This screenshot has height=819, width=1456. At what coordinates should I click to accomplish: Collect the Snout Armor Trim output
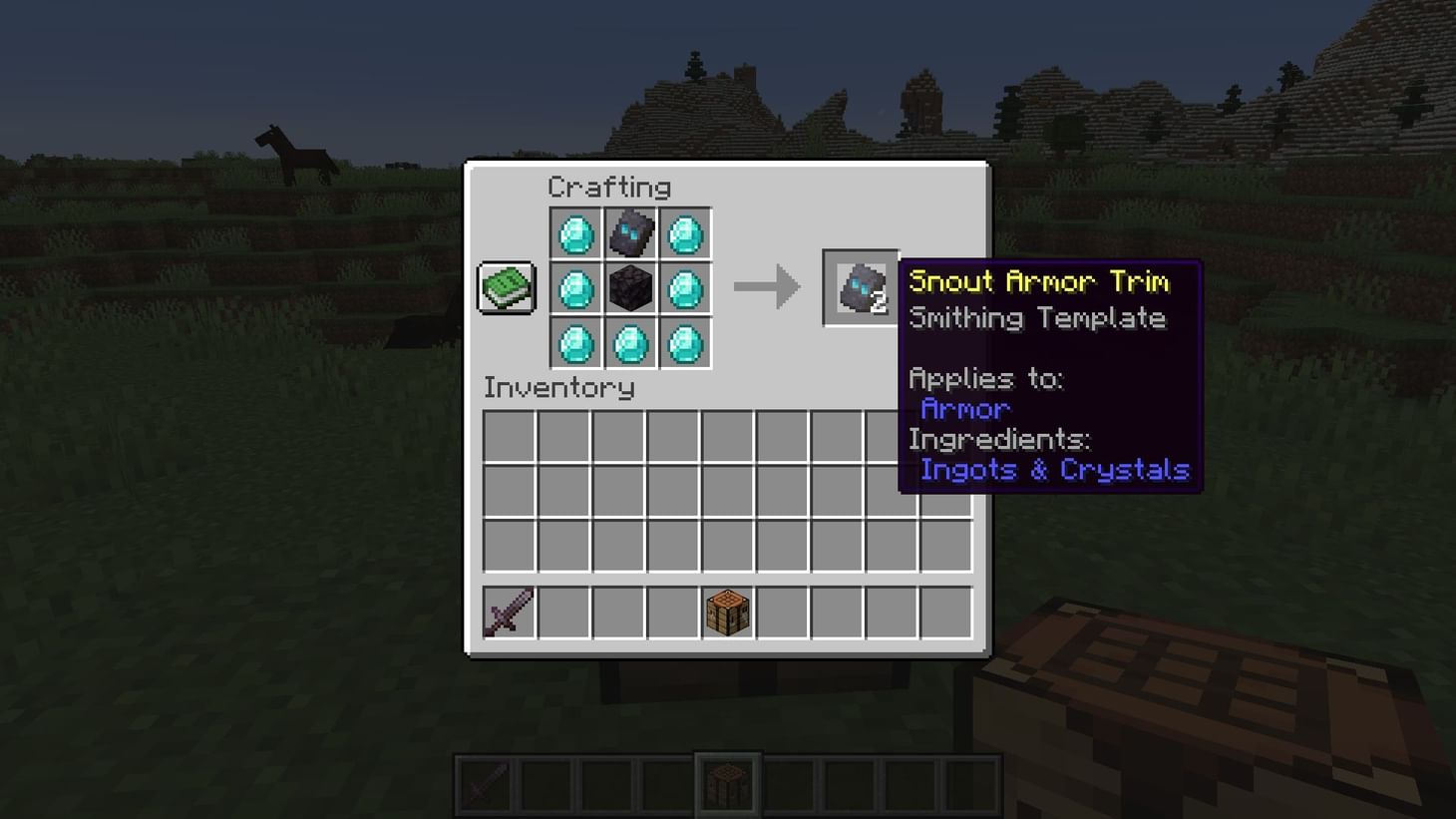click(x=860, y=288)
